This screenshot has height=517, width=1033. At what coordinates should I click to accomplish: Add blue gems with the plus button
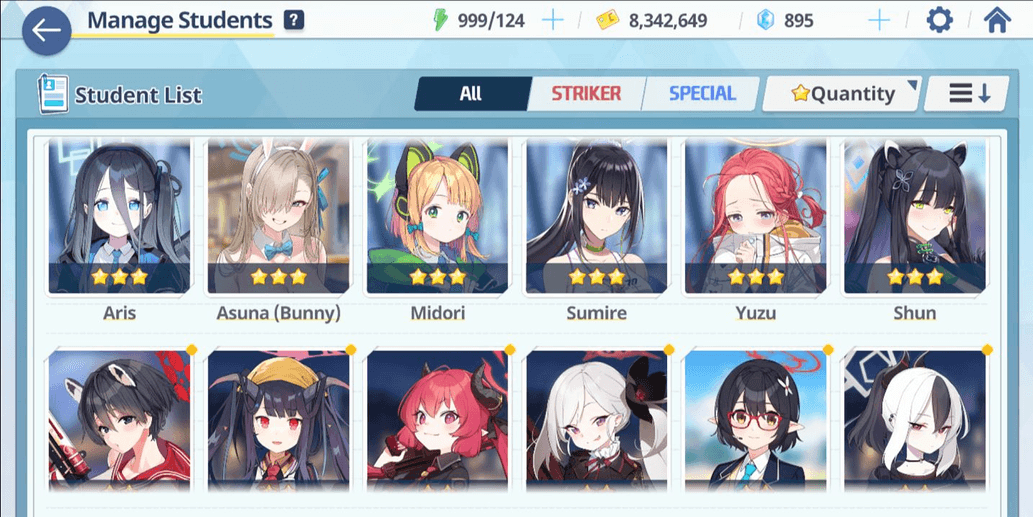pos(879,21)
